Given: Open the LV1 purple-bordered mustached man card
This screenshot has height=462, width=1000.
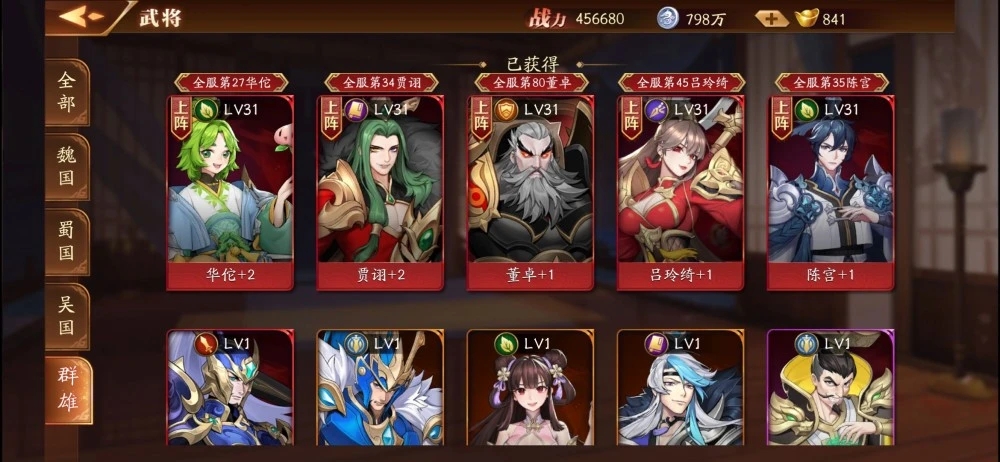Looking at the screenshot, I should [830, 390].
